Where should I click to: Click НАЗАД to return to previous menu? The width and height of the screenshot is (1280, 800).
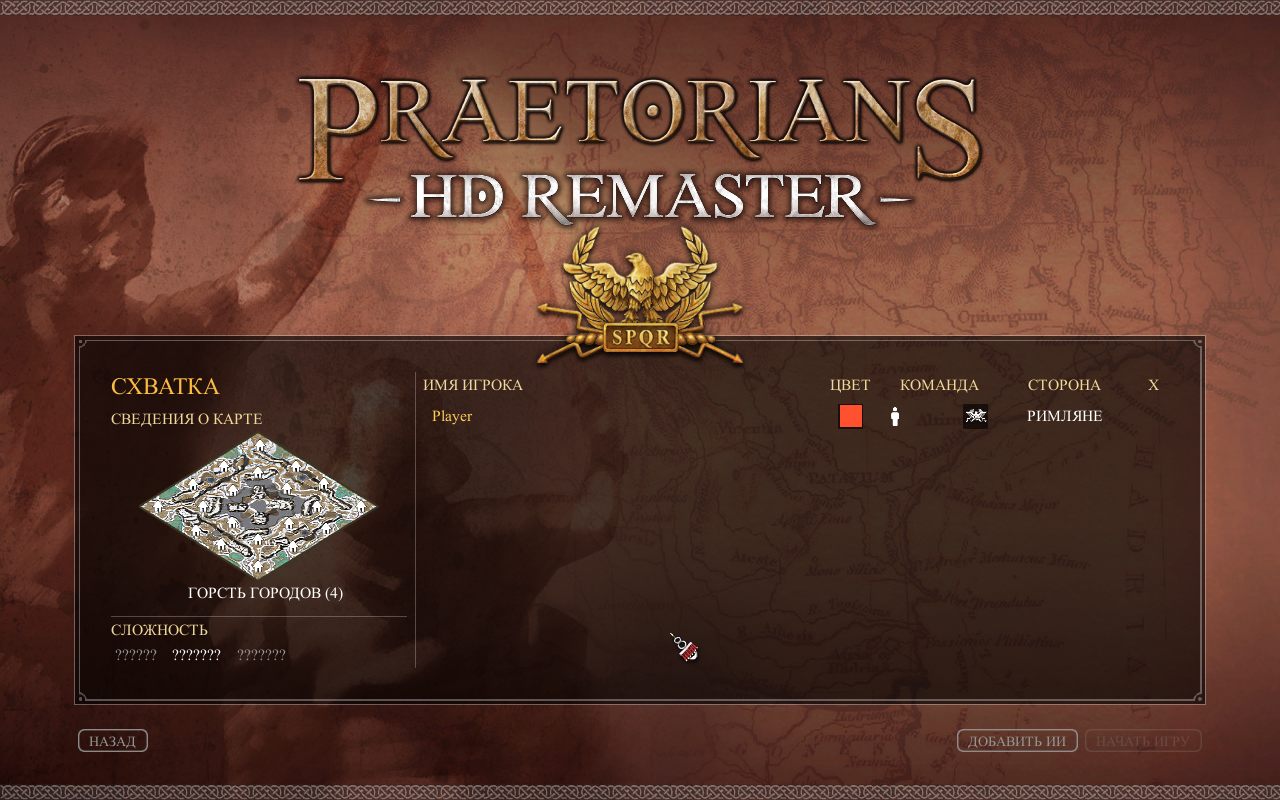[x=112, y=740]
